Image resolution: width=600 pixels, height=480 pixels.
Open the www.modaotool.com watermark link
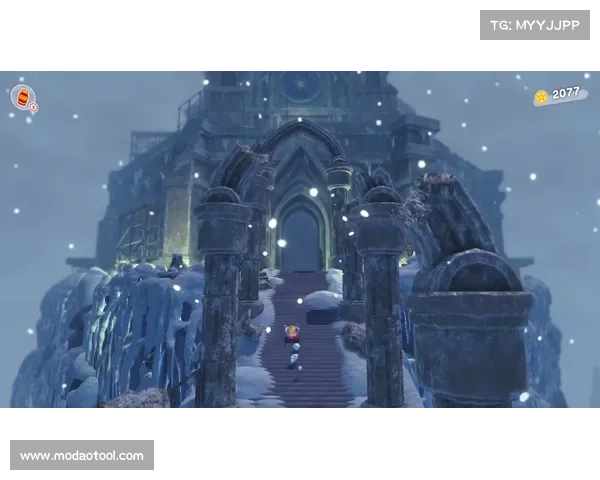point(83,456)
